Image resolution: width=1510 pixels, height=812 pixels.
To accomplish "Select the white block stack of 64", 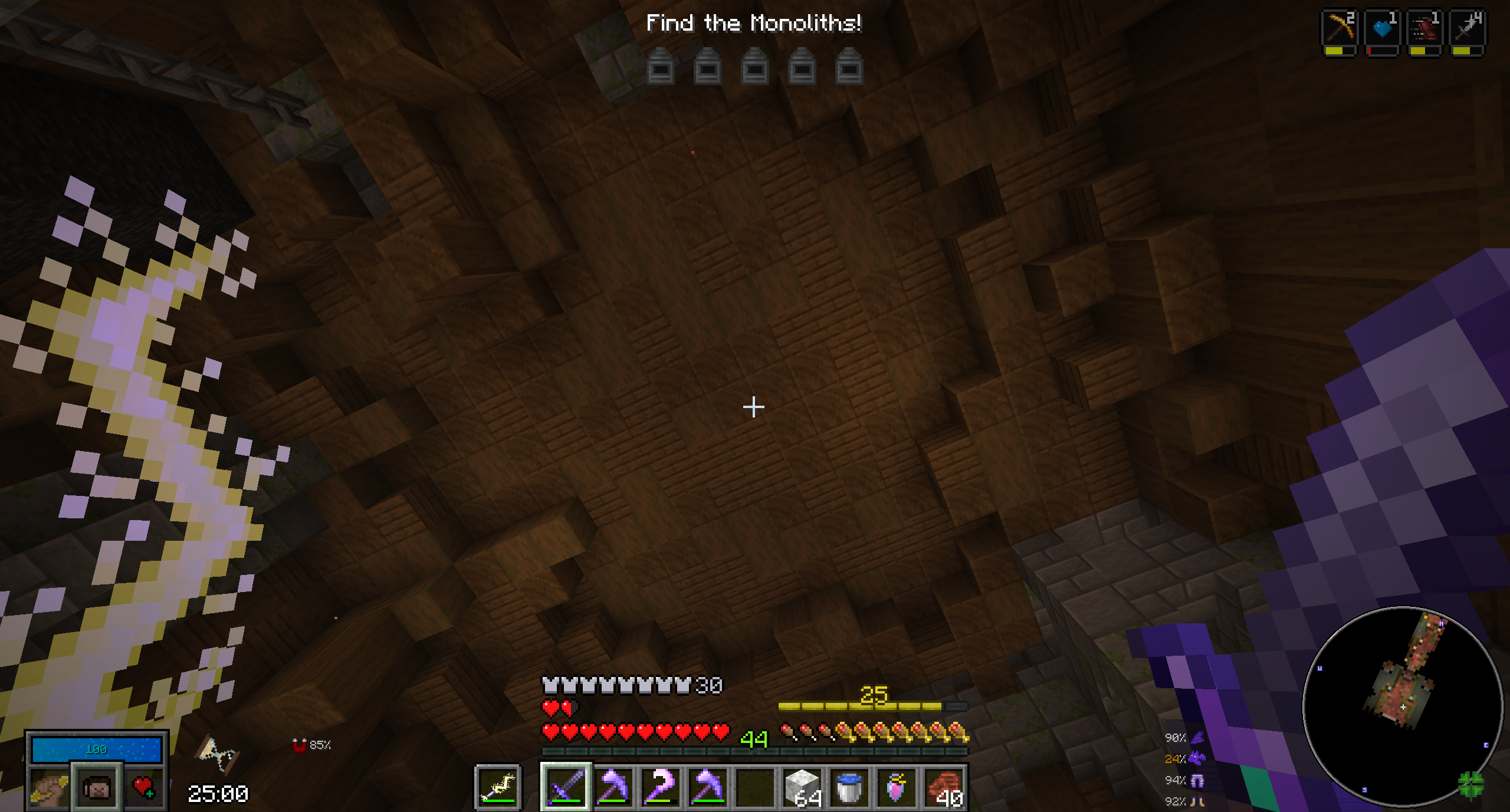I will pyautogui.click(x=802, y=787).
